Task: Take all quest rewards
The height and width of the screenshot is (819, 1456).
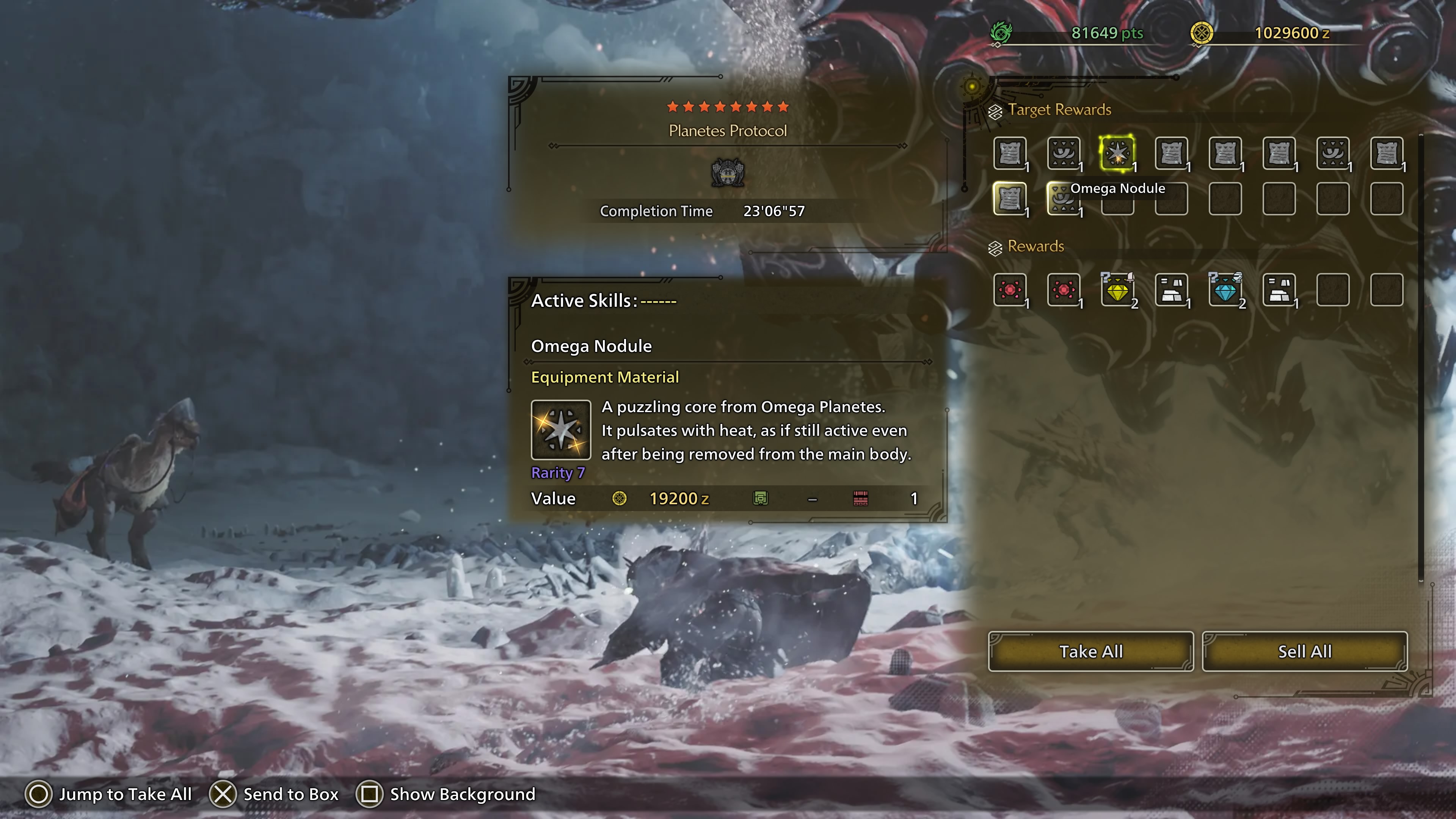Action: (x=1090, y=651)
